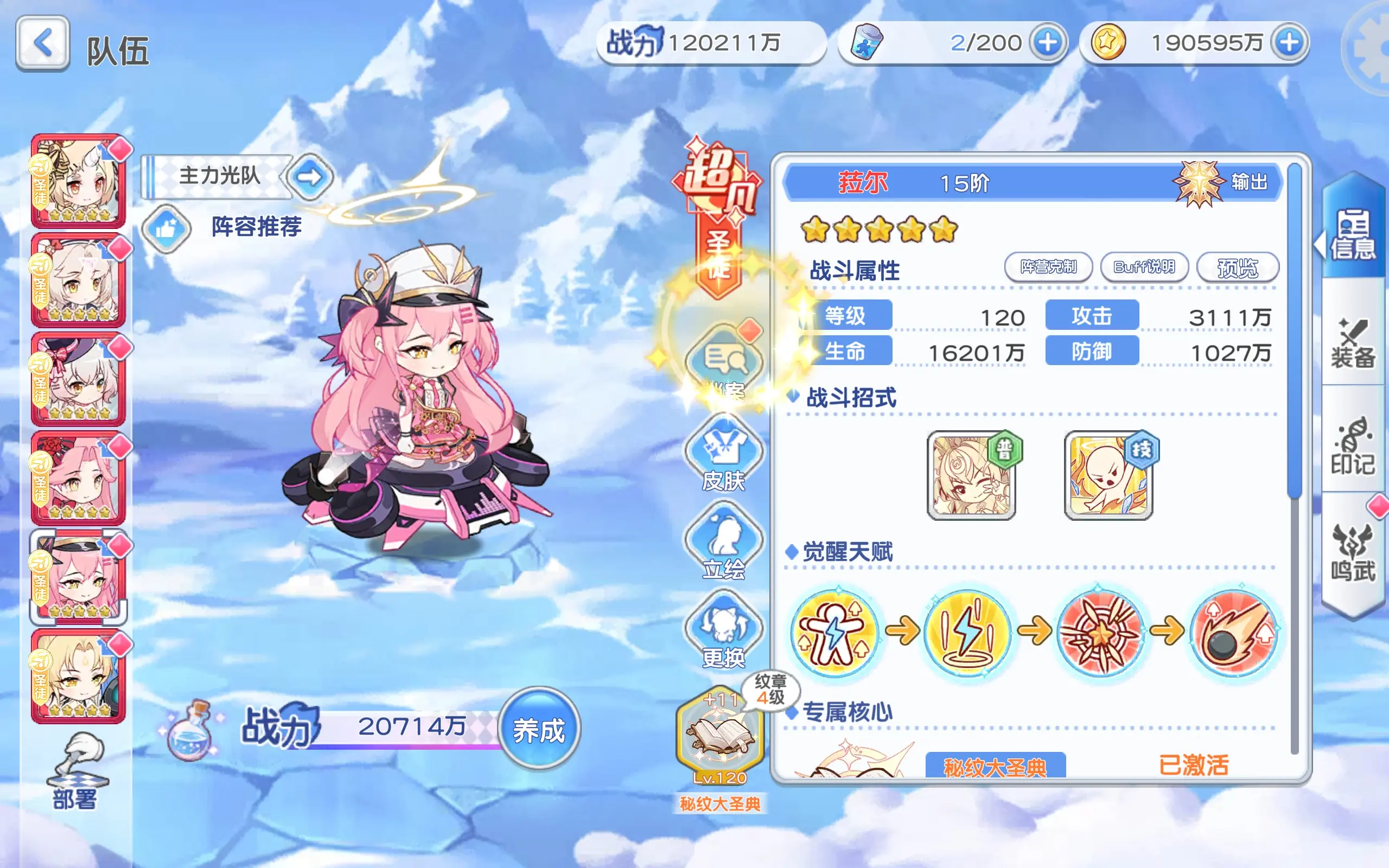Go back with the arrow button

tap(43, 43)
